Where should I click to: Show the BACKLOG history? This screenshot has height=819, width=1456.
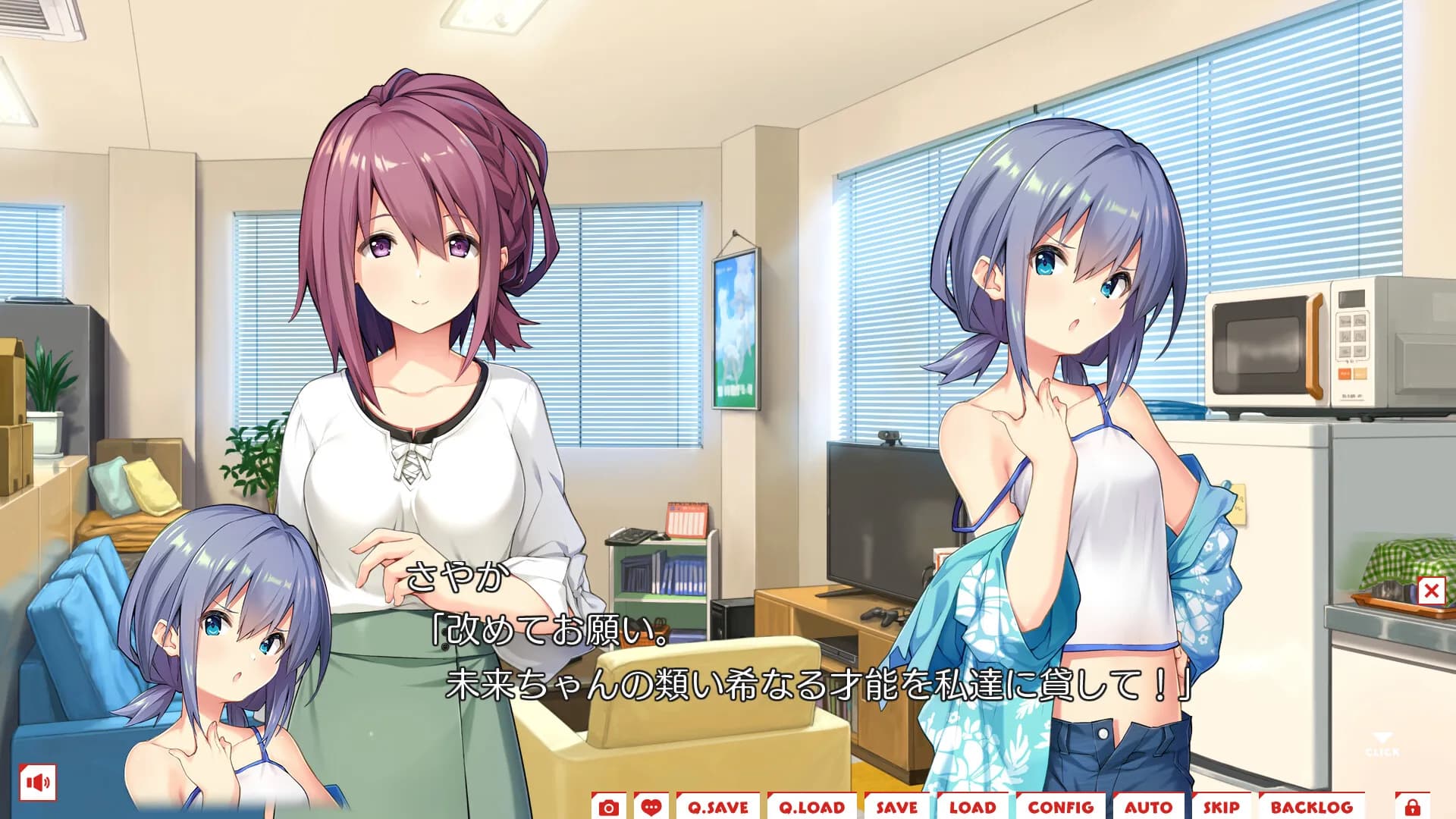1311,808
